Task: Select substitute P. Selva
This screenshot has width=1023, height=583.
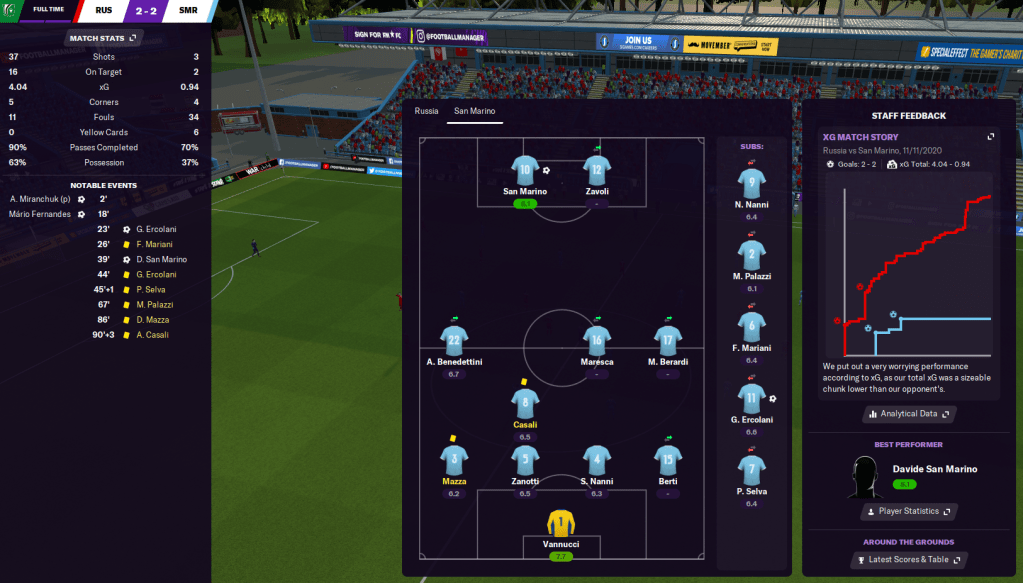Action: pos(752,470)
